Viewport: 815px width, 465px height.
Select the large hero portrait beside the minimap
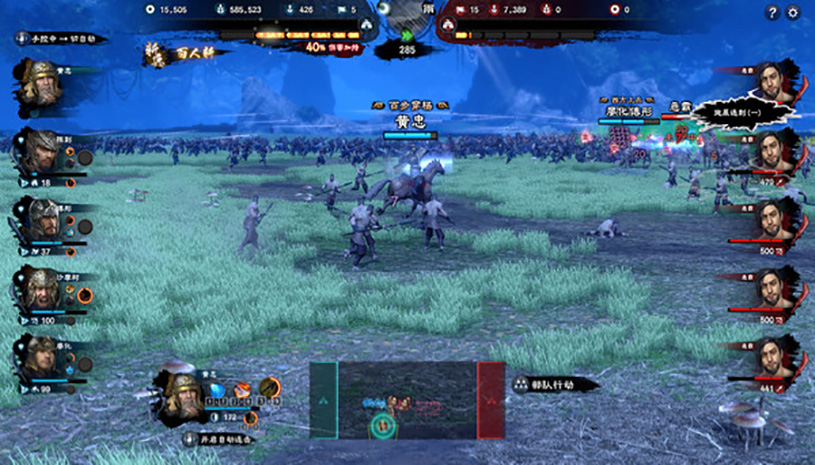tap(182, 393)
